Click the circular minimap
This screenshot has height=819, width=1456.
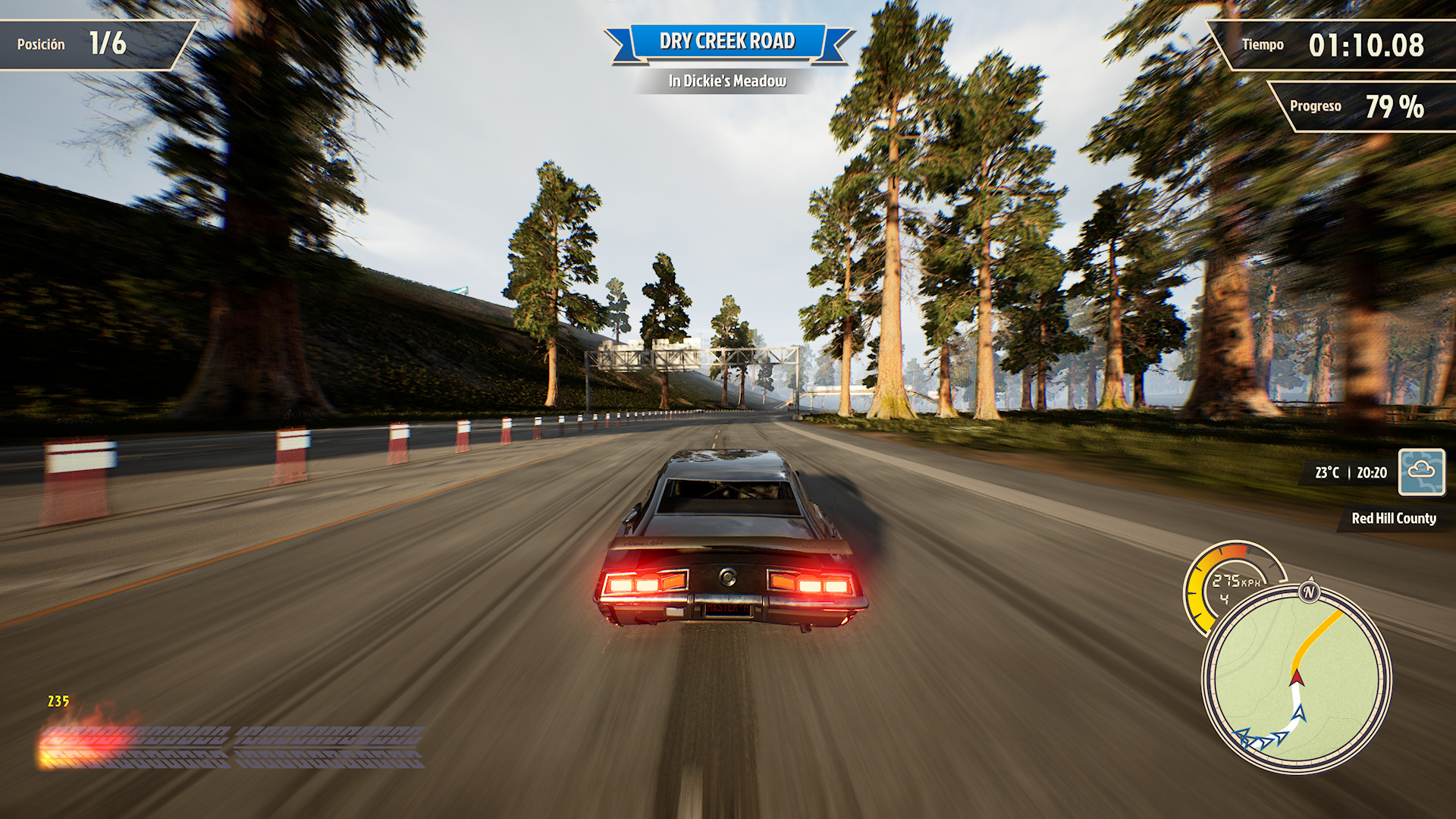[x=1296, y=679]
